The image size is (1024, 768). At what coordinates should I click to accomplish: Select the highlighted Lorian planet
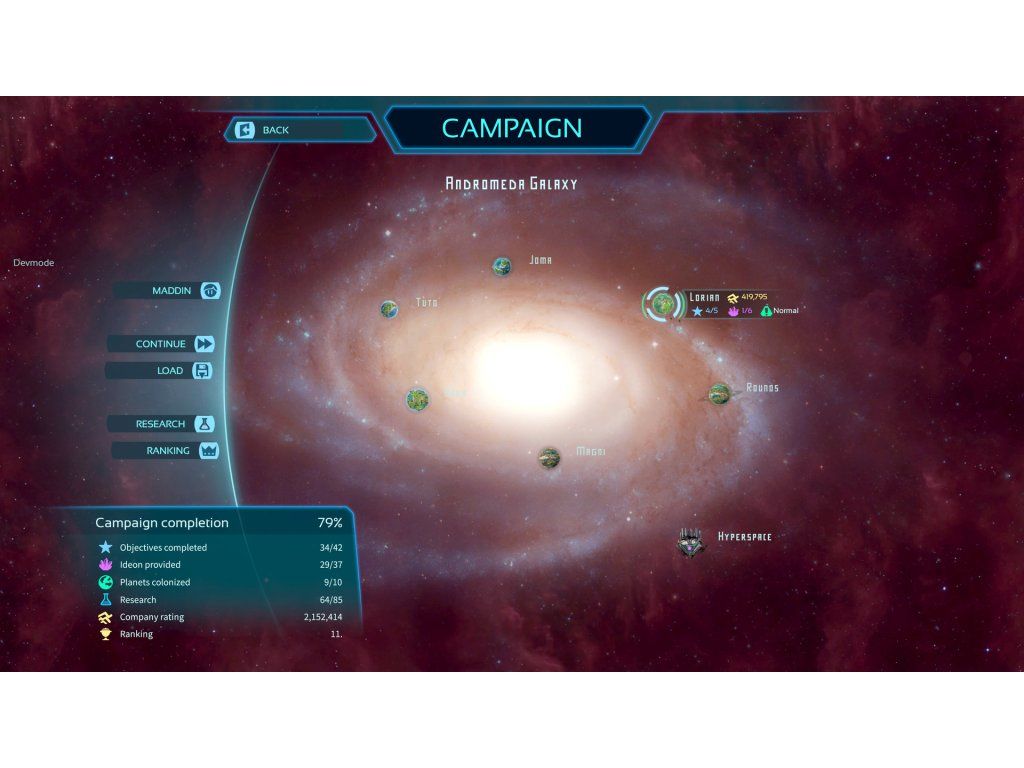click(x=660, y=303)
